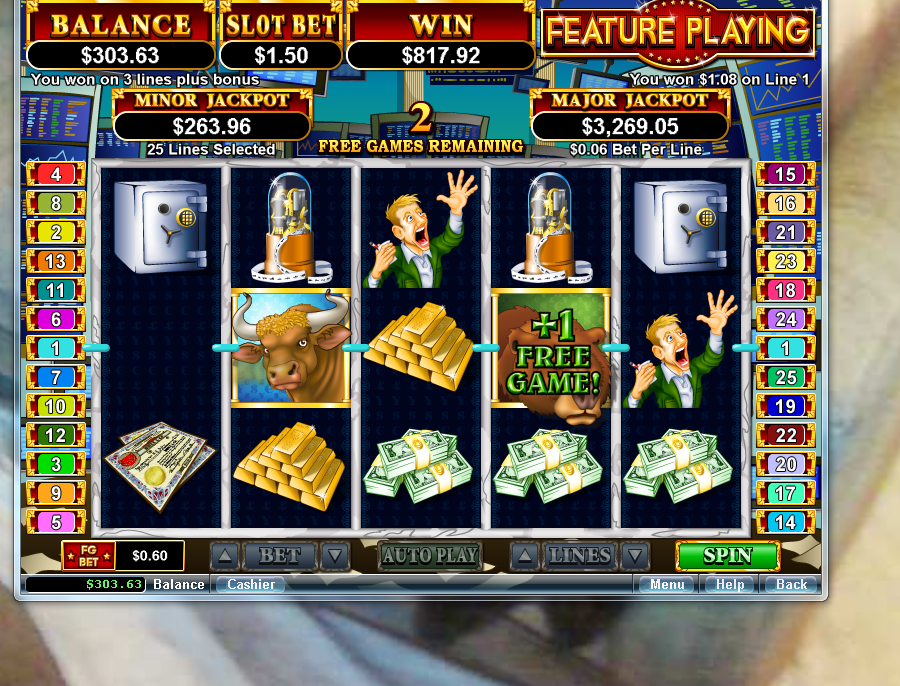Increase the bet with the up arrow

point(225,556)
